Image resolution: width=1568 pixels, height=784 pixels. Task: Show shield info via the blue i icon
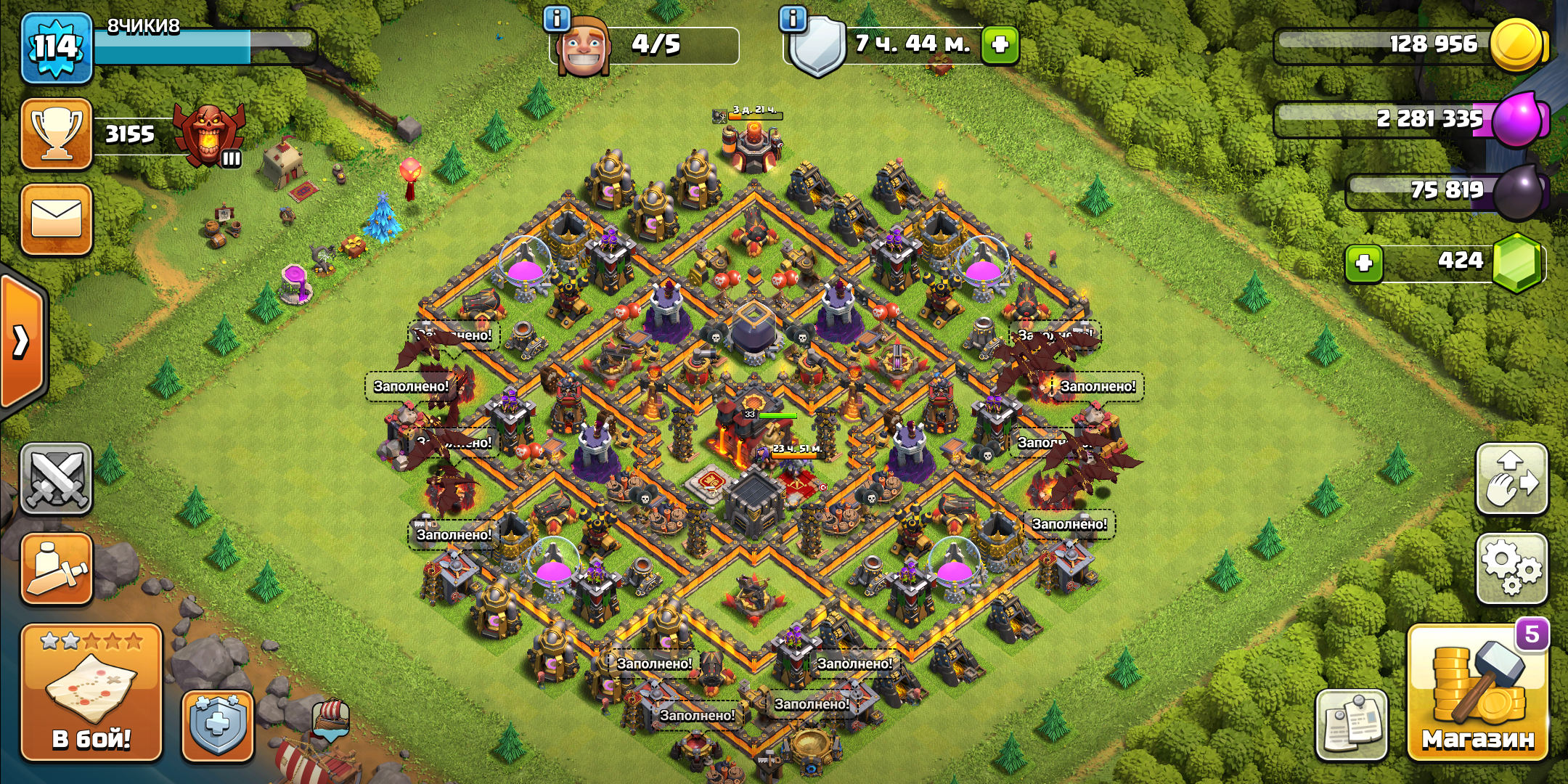pyautogui.click(x=793, y=19)
